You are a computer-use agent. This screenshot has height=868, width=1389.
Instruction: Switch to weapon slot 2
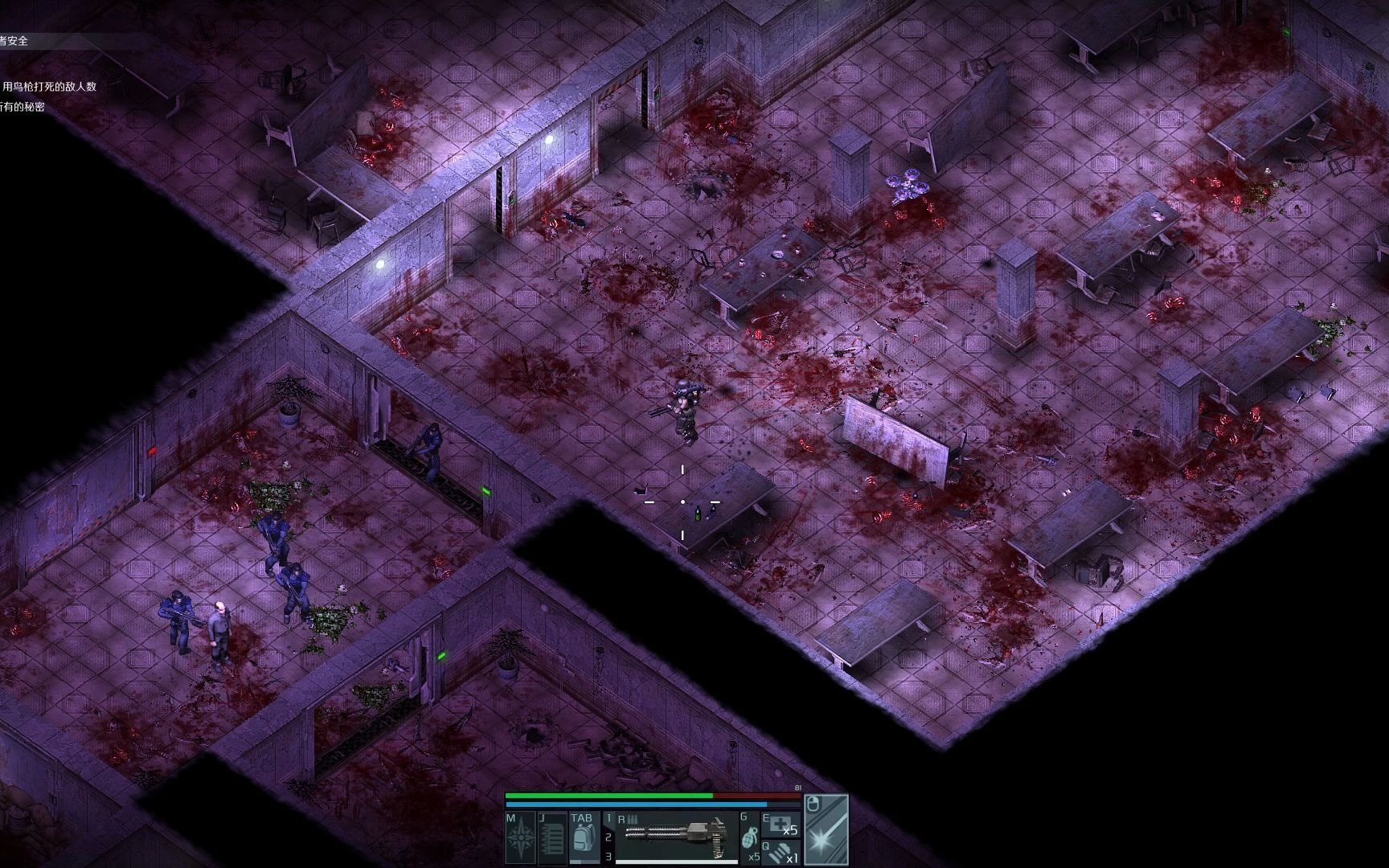(x=608, y=837)
